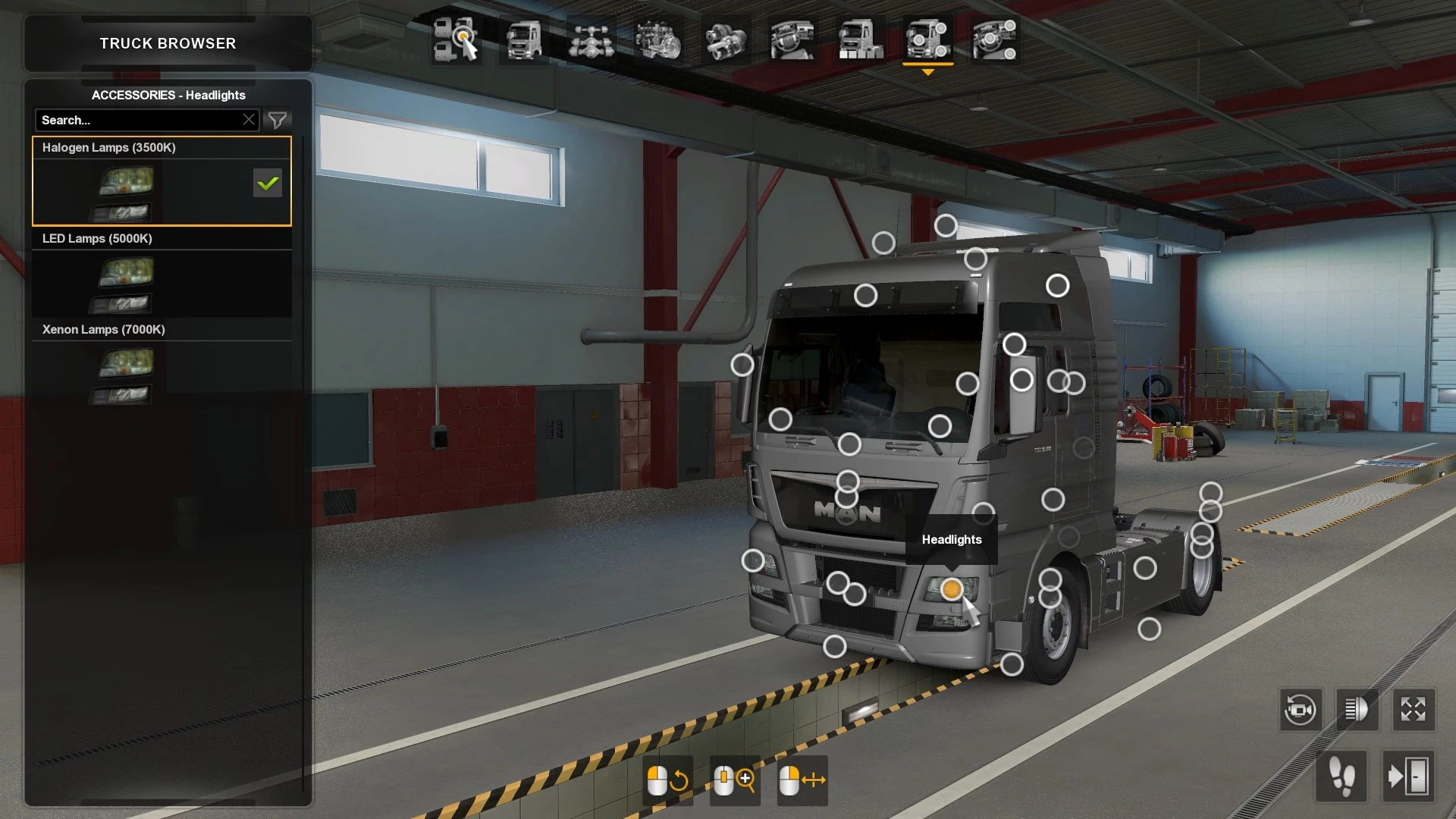Click the Headlights hotspot label

point(951,539)
